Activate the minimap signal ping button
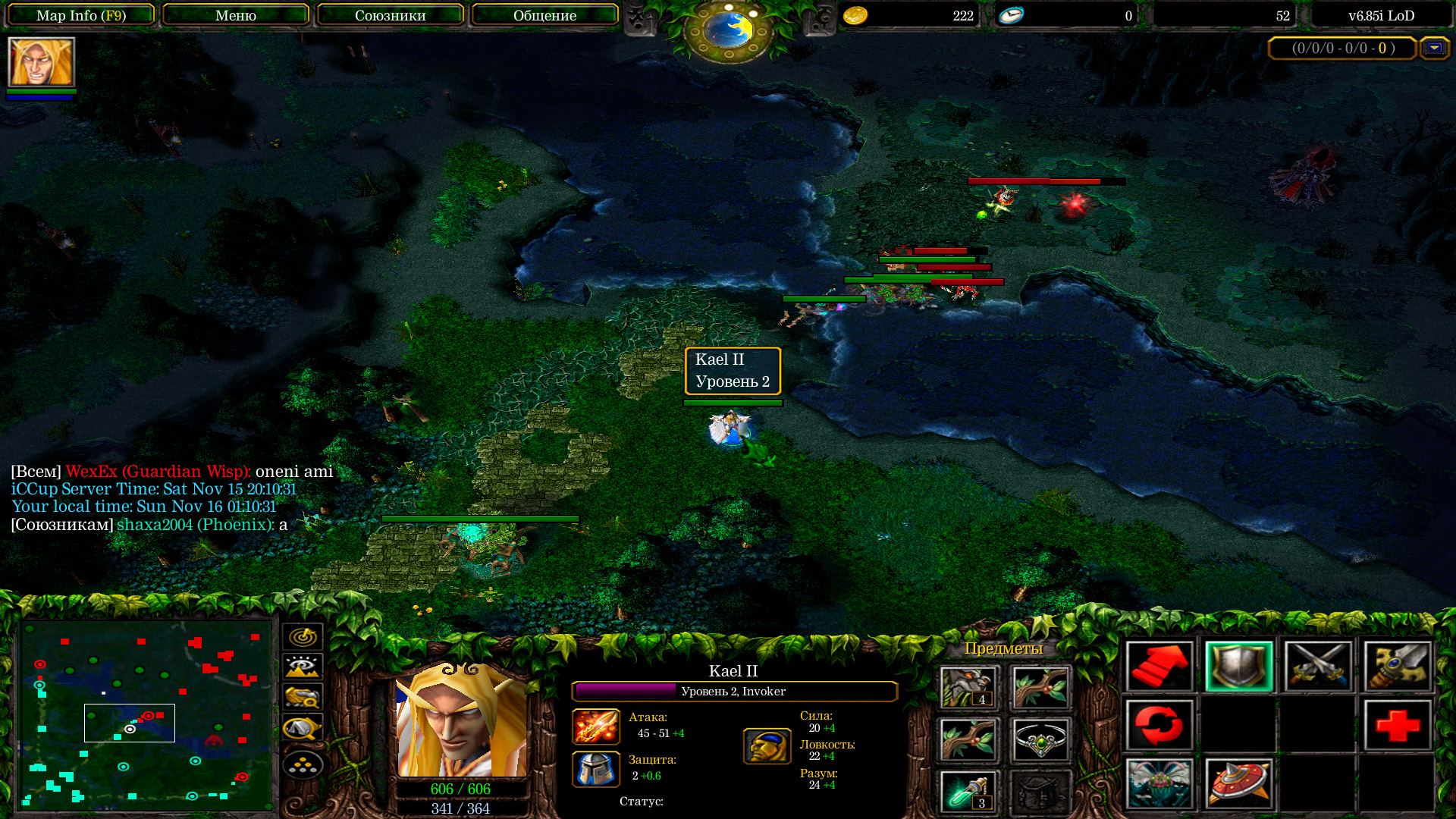 (303, 637)
